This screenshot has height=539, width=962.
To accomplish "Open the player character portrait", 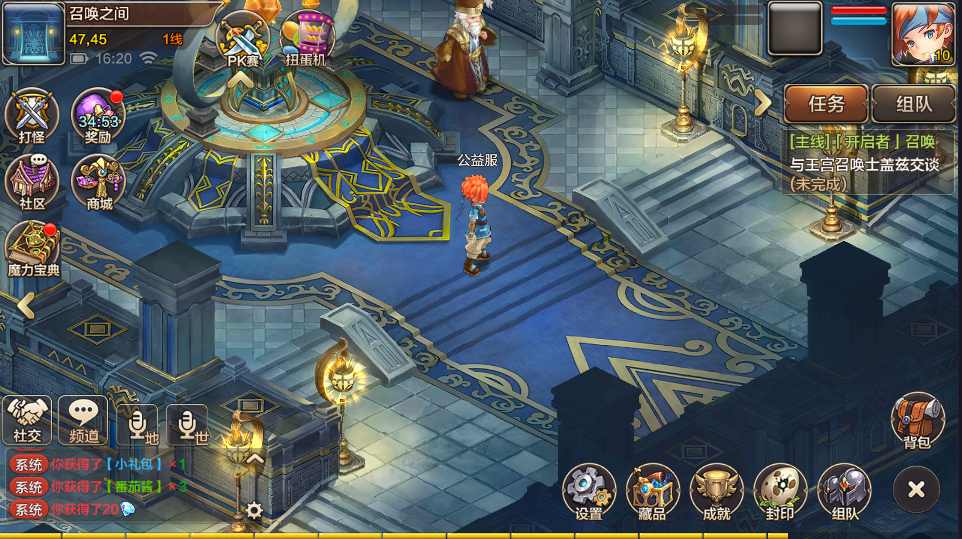I will 923,34.
